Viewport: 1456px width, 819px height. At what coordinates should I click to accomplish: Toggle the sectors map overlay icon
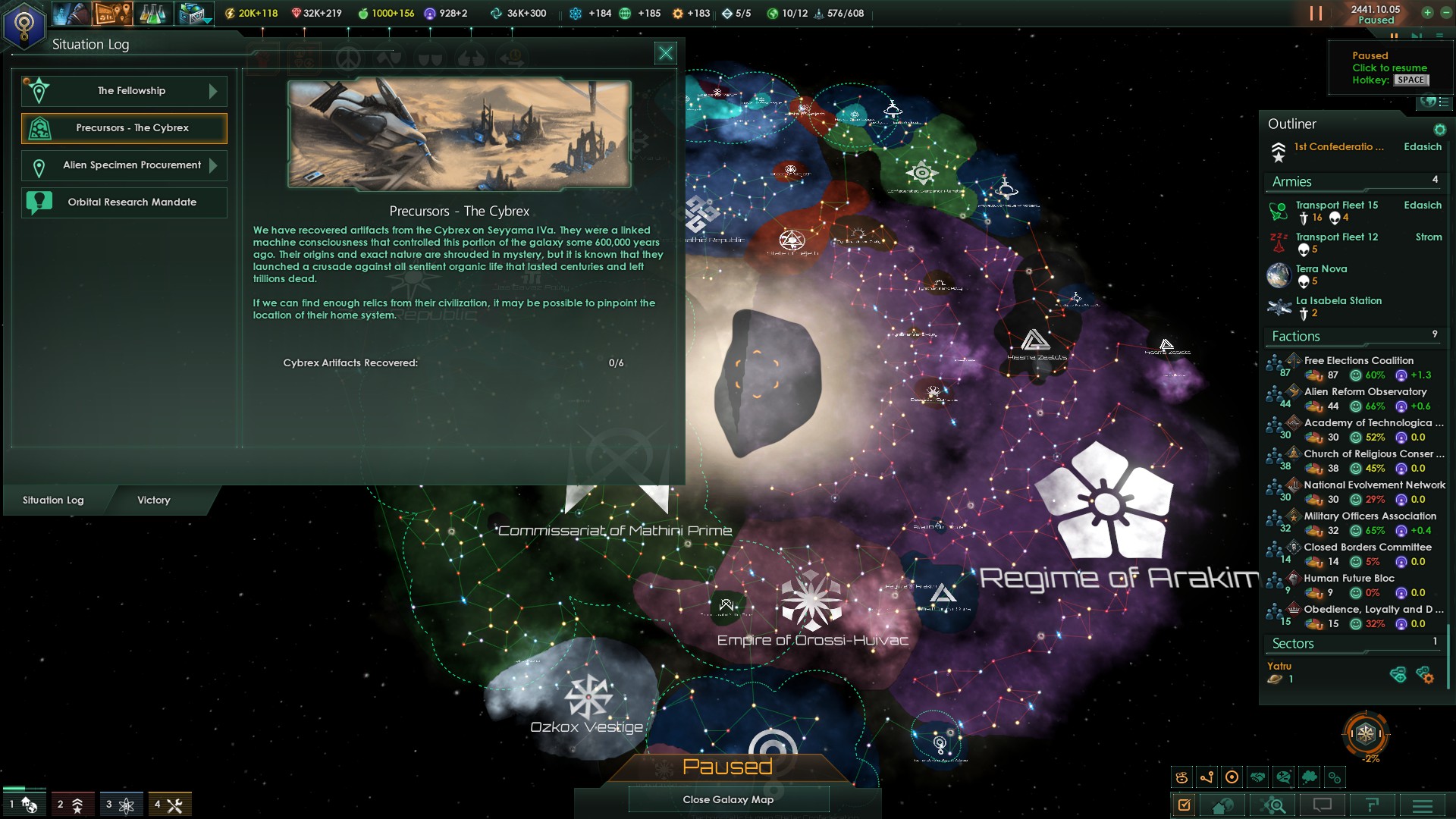(x=1181, y=776)
